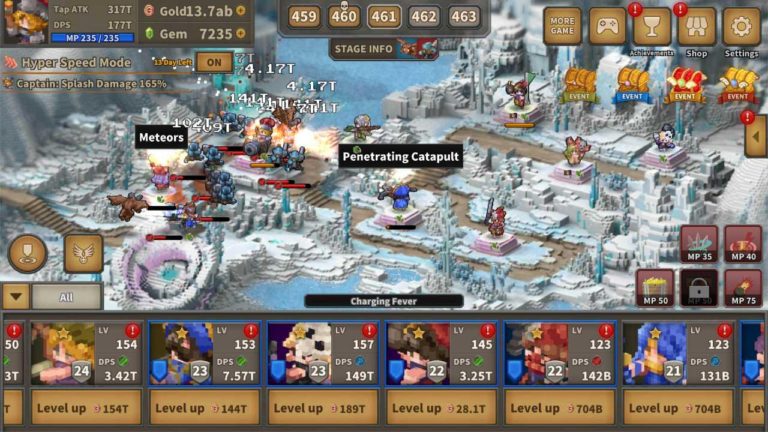Activate the MP 75 skill

742,289
